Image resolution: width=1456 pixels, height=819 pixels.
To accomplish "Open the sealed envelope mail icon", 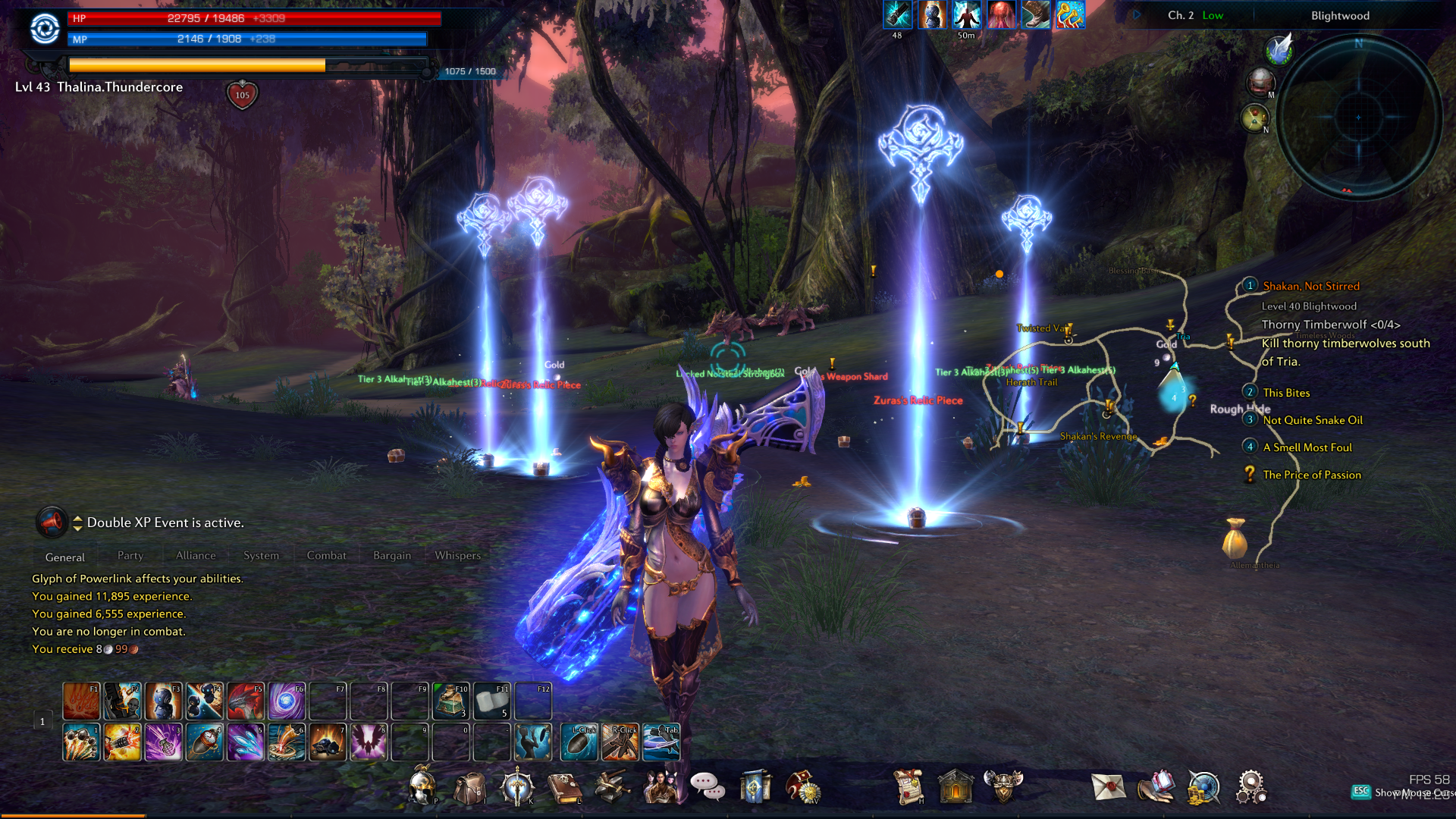I will tap(1108, 786).
